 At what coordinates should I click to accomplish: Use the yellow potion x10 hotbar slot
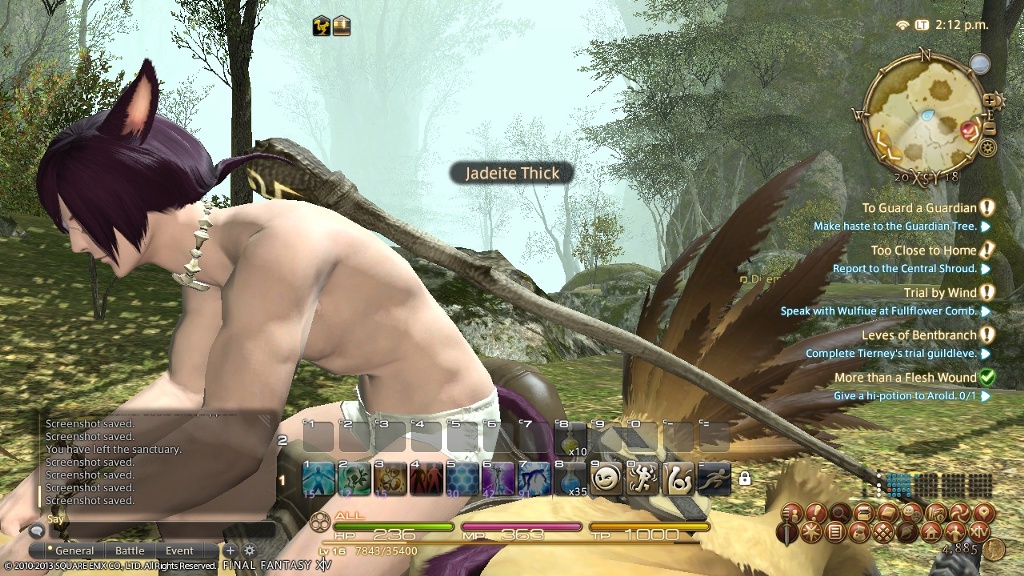point(570,437)
